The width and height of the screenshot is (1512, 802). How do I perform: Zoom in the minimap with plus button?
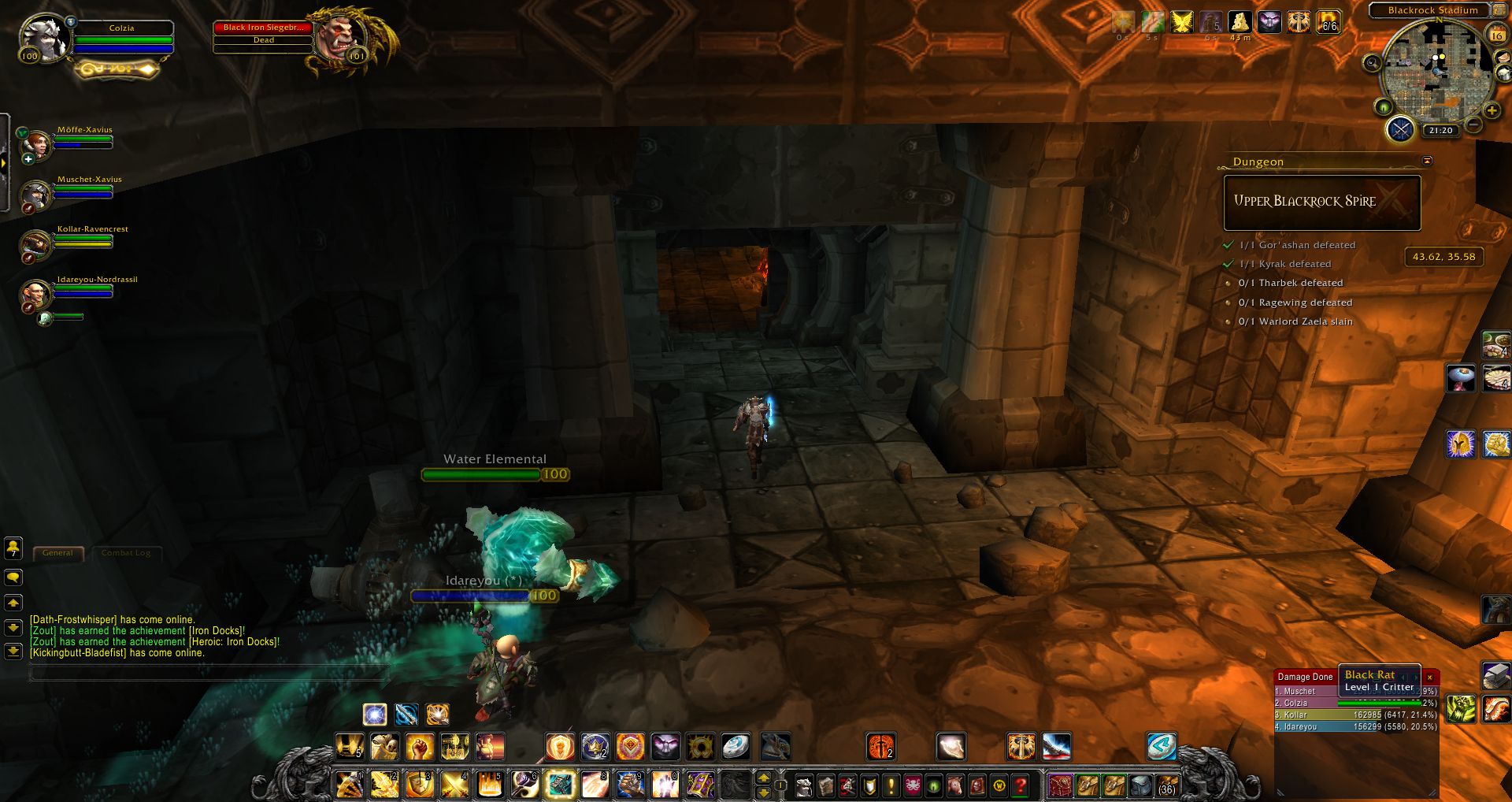1492,110
